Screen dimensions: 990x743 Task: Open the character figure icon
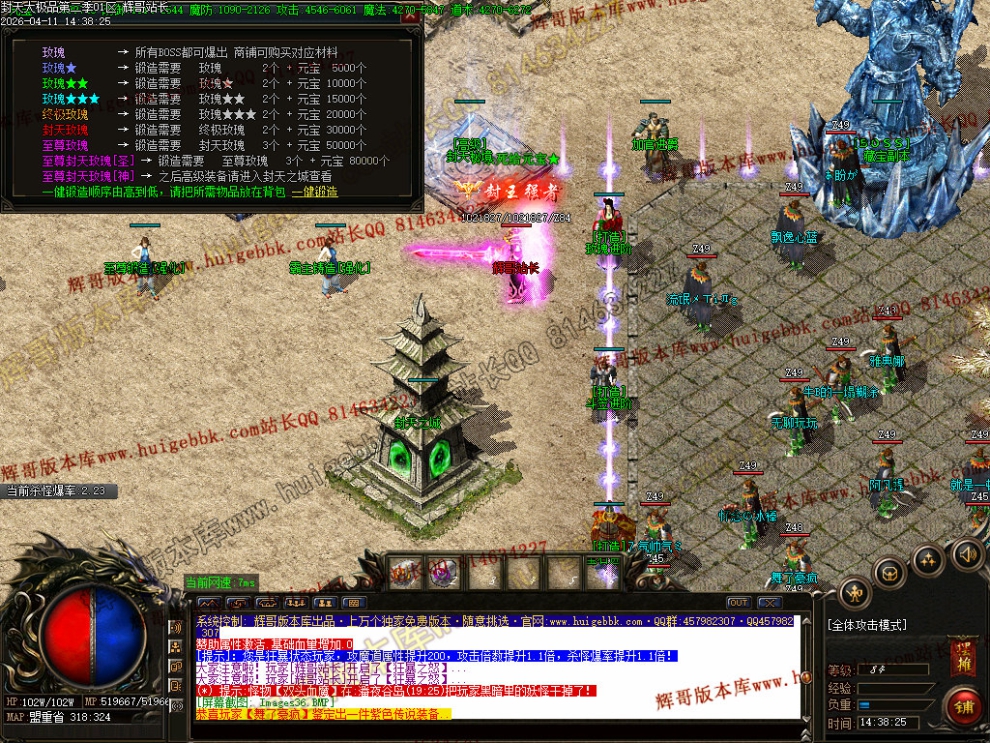856,594
